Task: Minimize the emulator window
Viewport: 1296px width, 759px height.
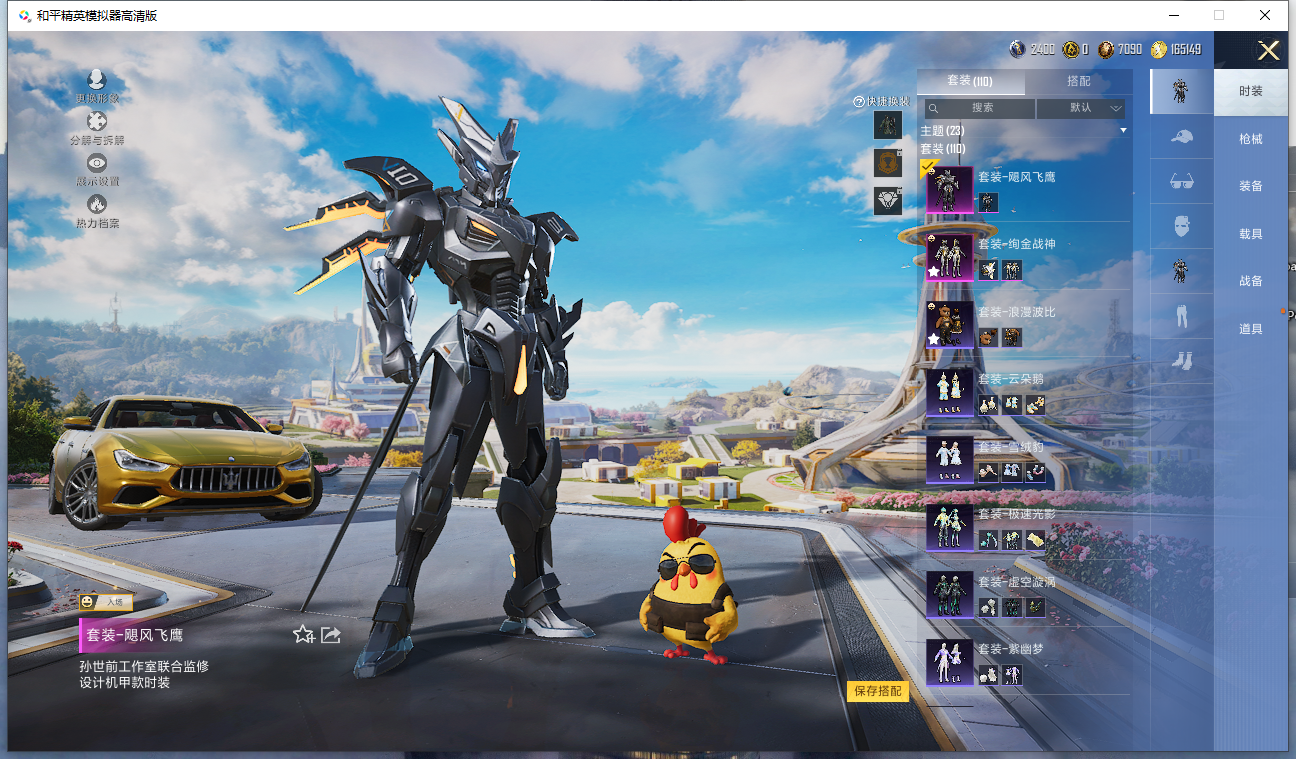Action: click(1176, 15)
